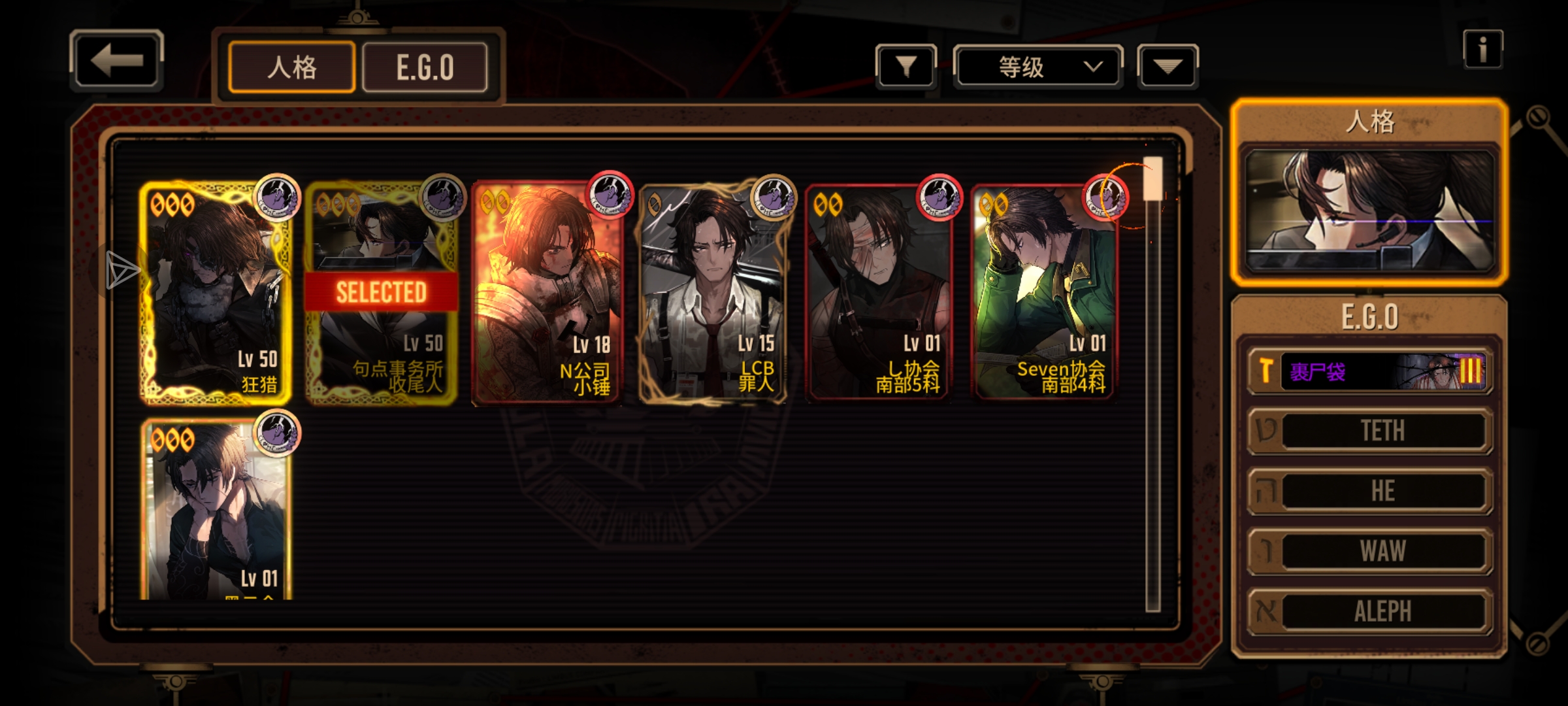Toggle the sort order triangle button
The image size is (1568, 706).
tap(1168, 66)
